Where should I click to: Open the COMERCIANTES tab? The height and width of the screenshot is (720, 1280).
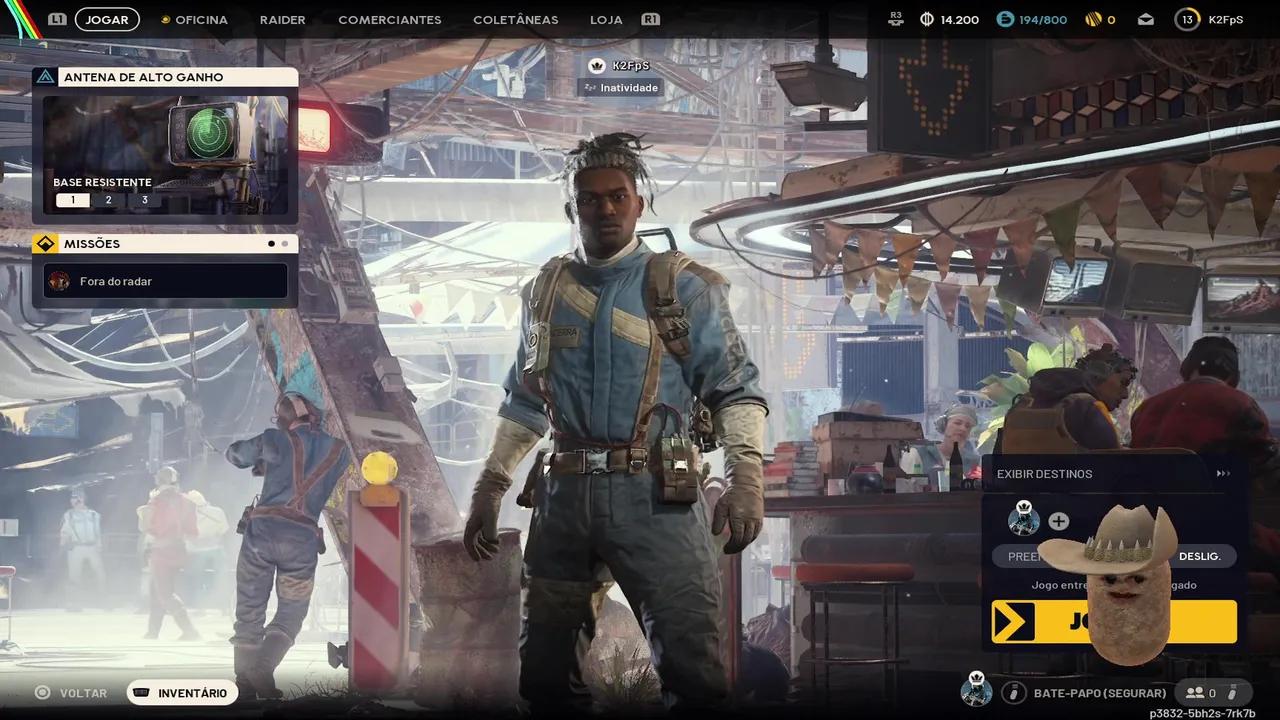click(x=389, y=19)
